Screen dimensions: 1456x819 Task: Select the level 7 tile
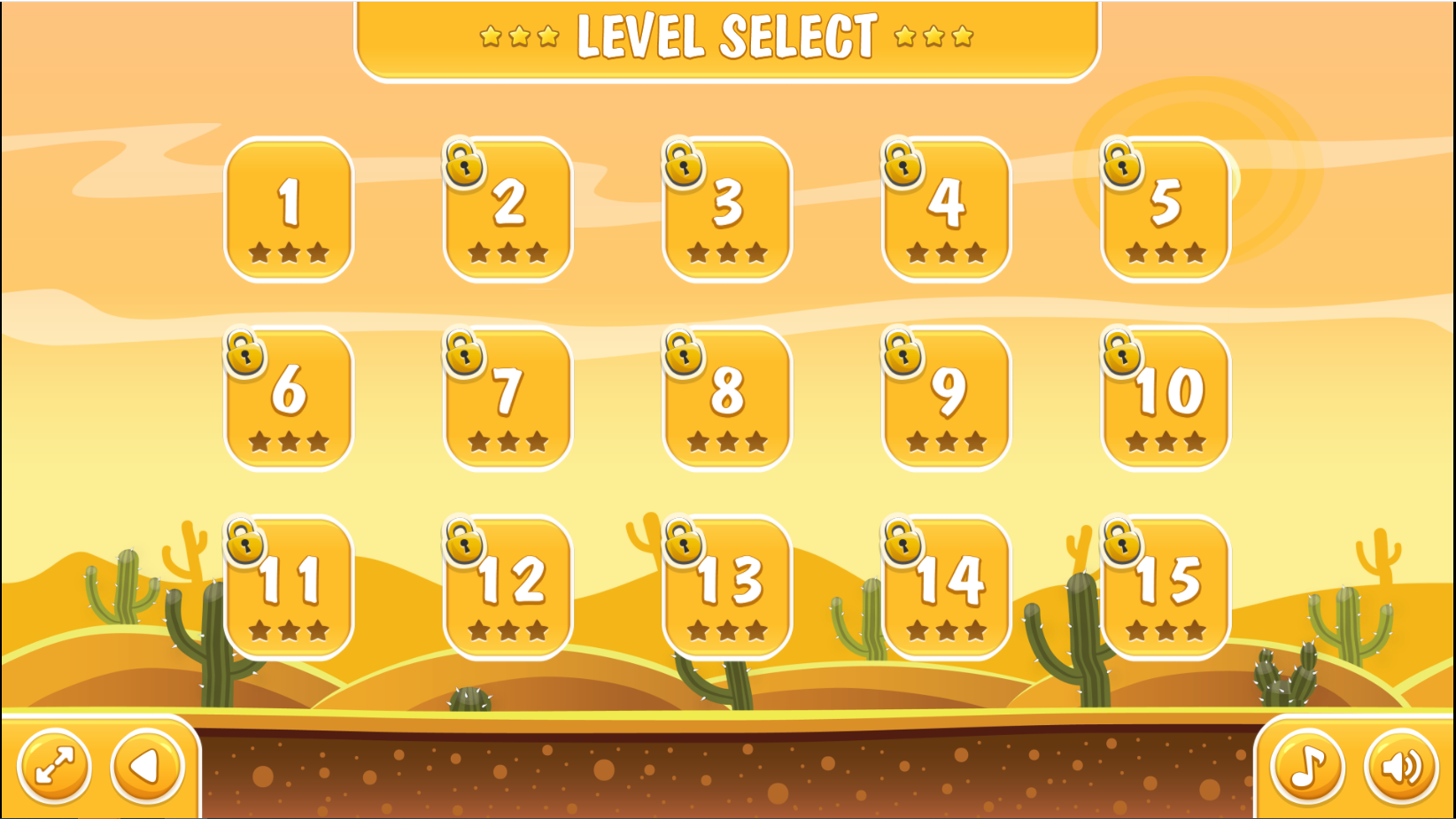tap(508, 398)
